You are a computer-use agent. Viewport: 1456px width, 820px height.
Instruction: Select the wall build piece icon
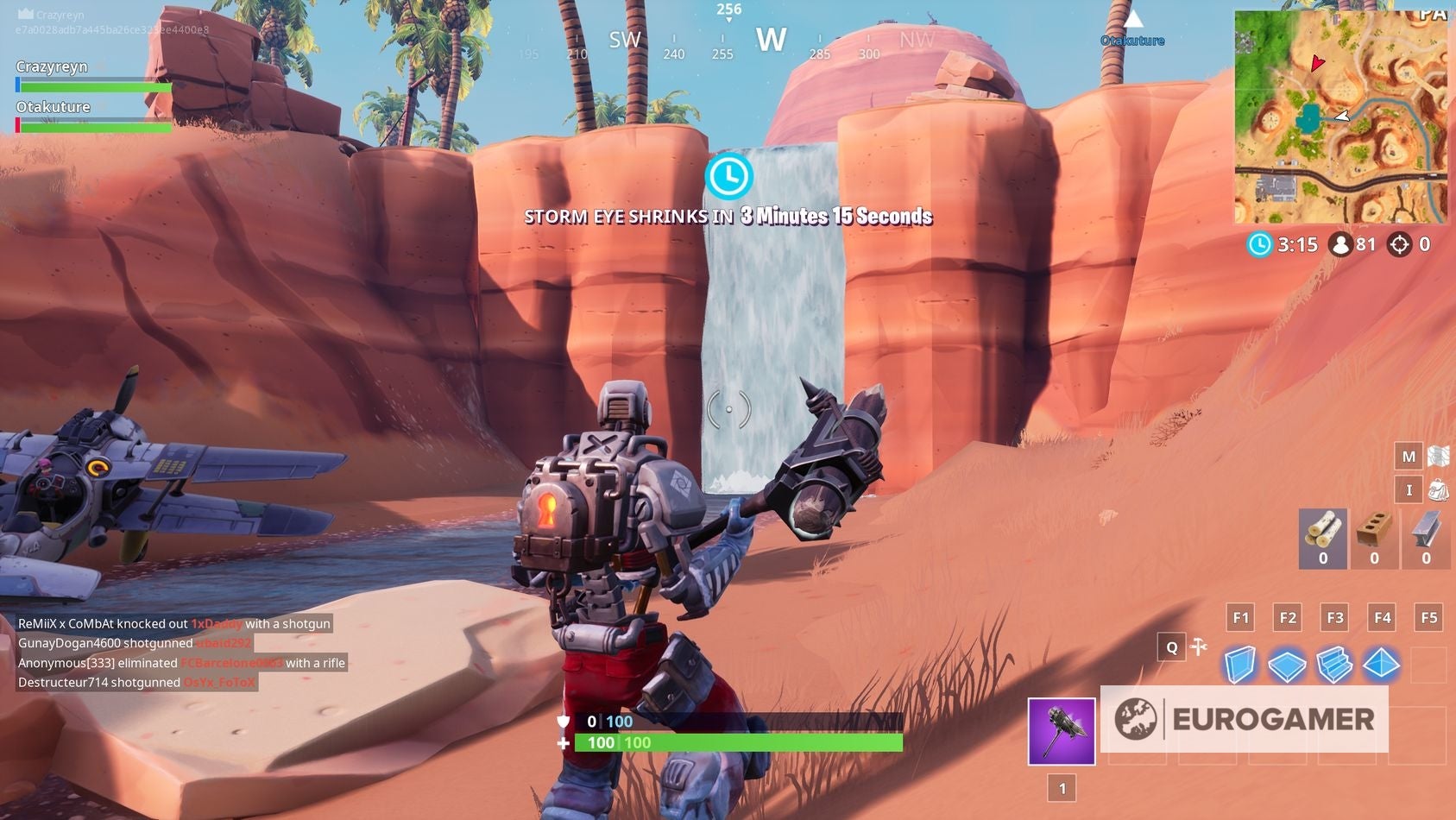pos(1240,665)
